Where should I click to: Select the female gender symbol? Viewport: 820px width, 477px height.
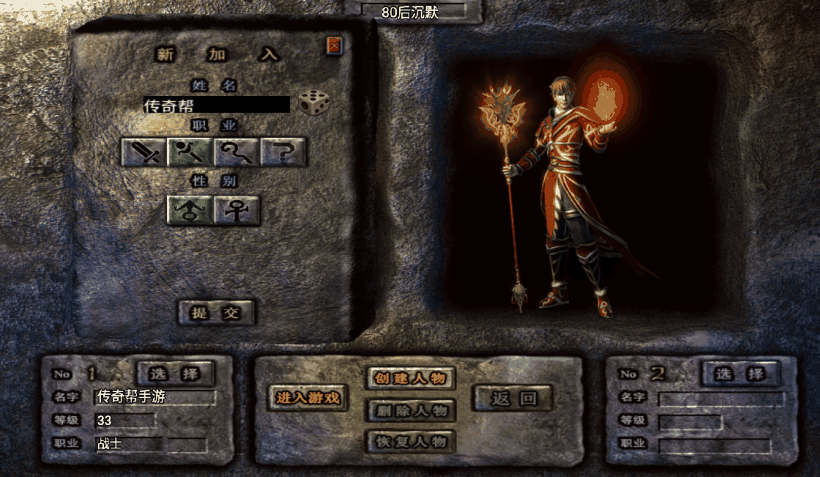[x=236, y=210]
